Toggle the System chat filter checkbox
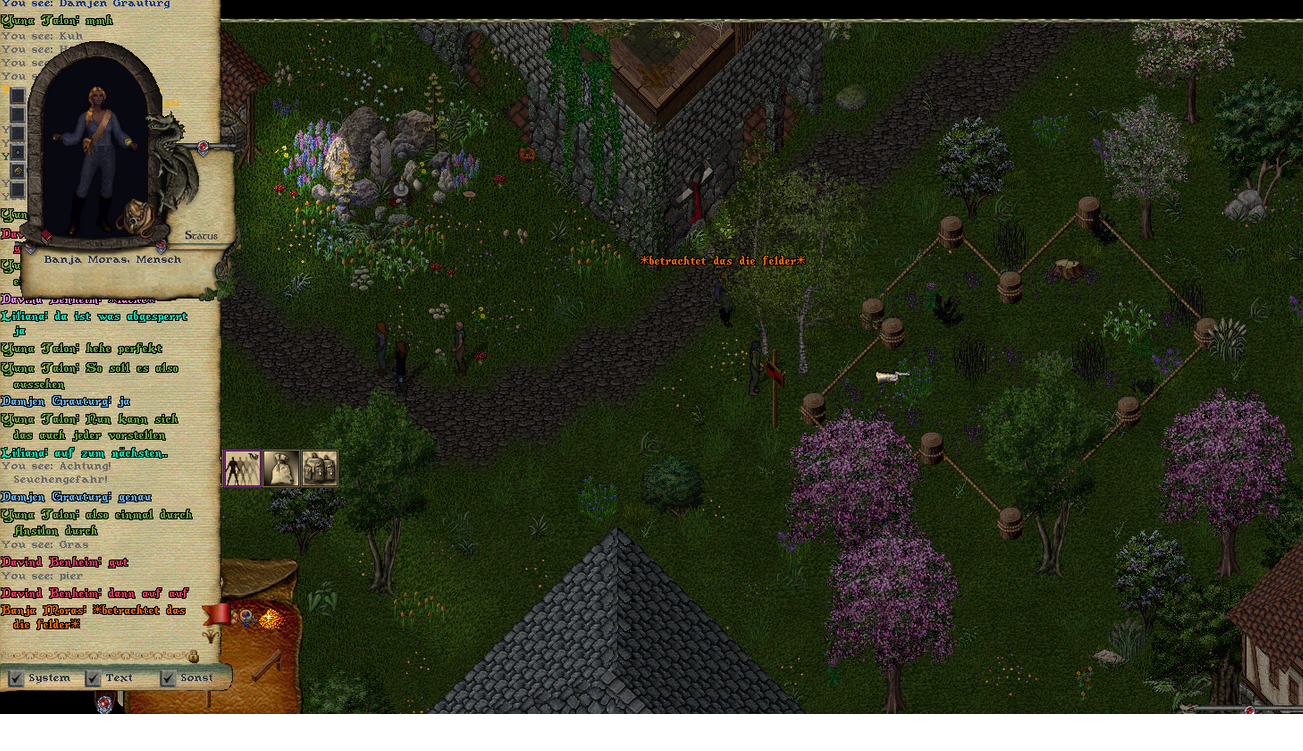 (x=16, y=678)
